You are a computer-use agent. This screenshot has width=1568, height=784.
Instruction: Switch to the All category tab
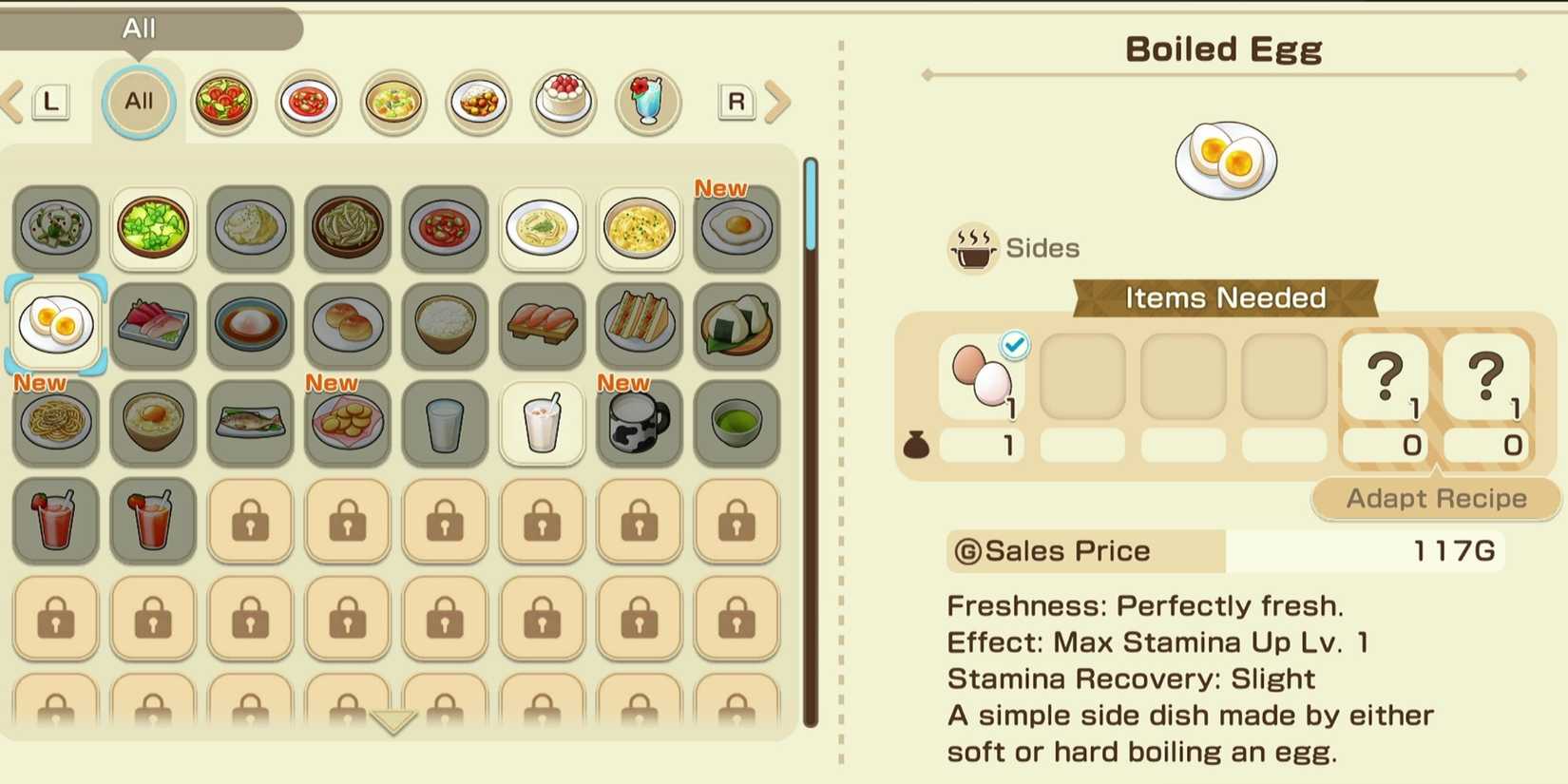click(137, 102)
